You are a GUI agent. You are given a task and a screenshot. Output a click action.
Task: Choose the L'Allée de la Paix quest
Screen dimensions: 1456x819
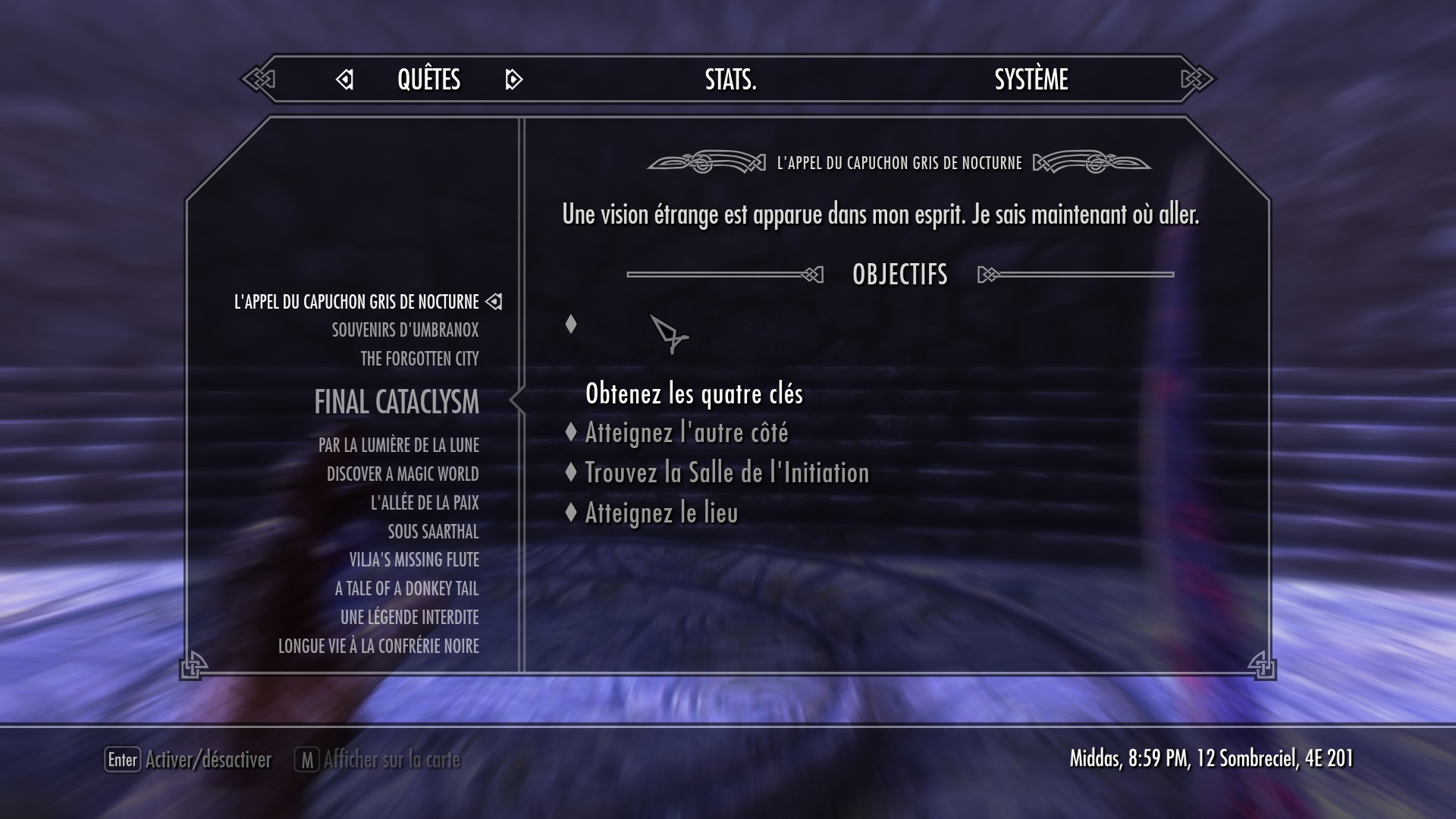pyautogui.click(x=425, y=503)
